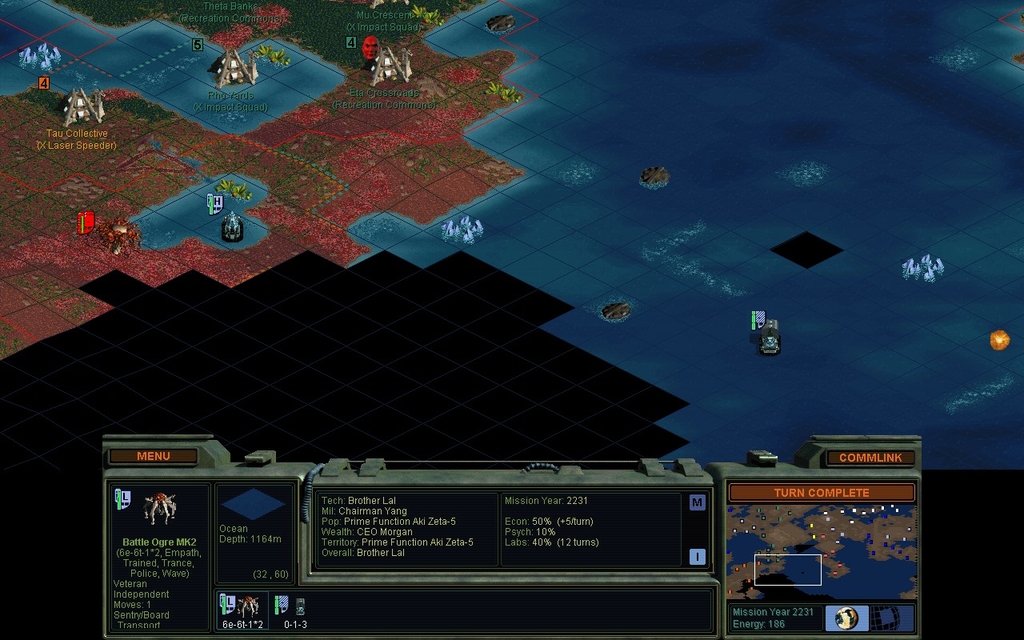Select the 0-1-3 transport unit in stack

point(293,608)
